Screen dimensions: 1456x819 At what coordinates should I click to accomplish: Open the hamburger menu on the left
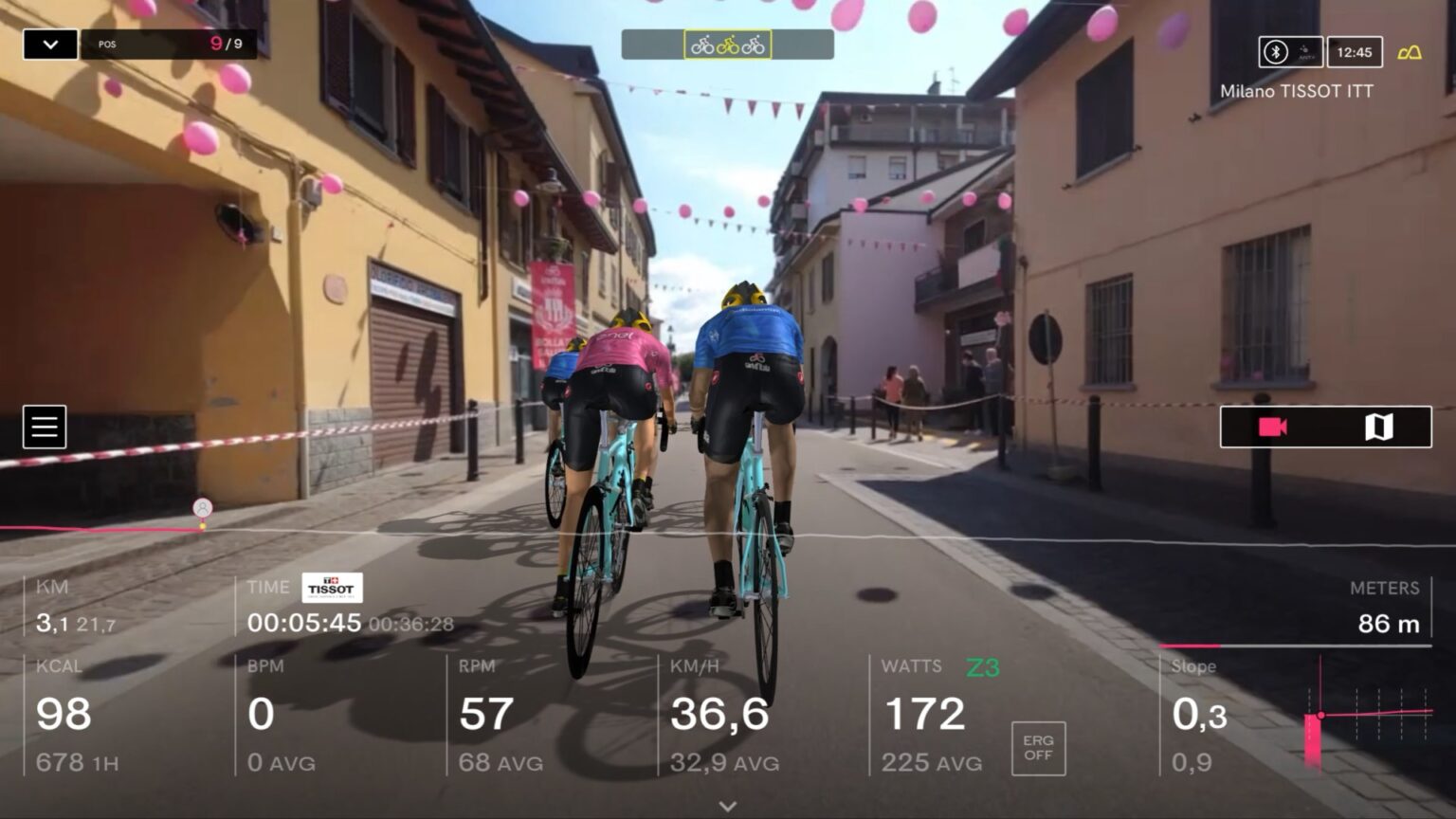45,427
